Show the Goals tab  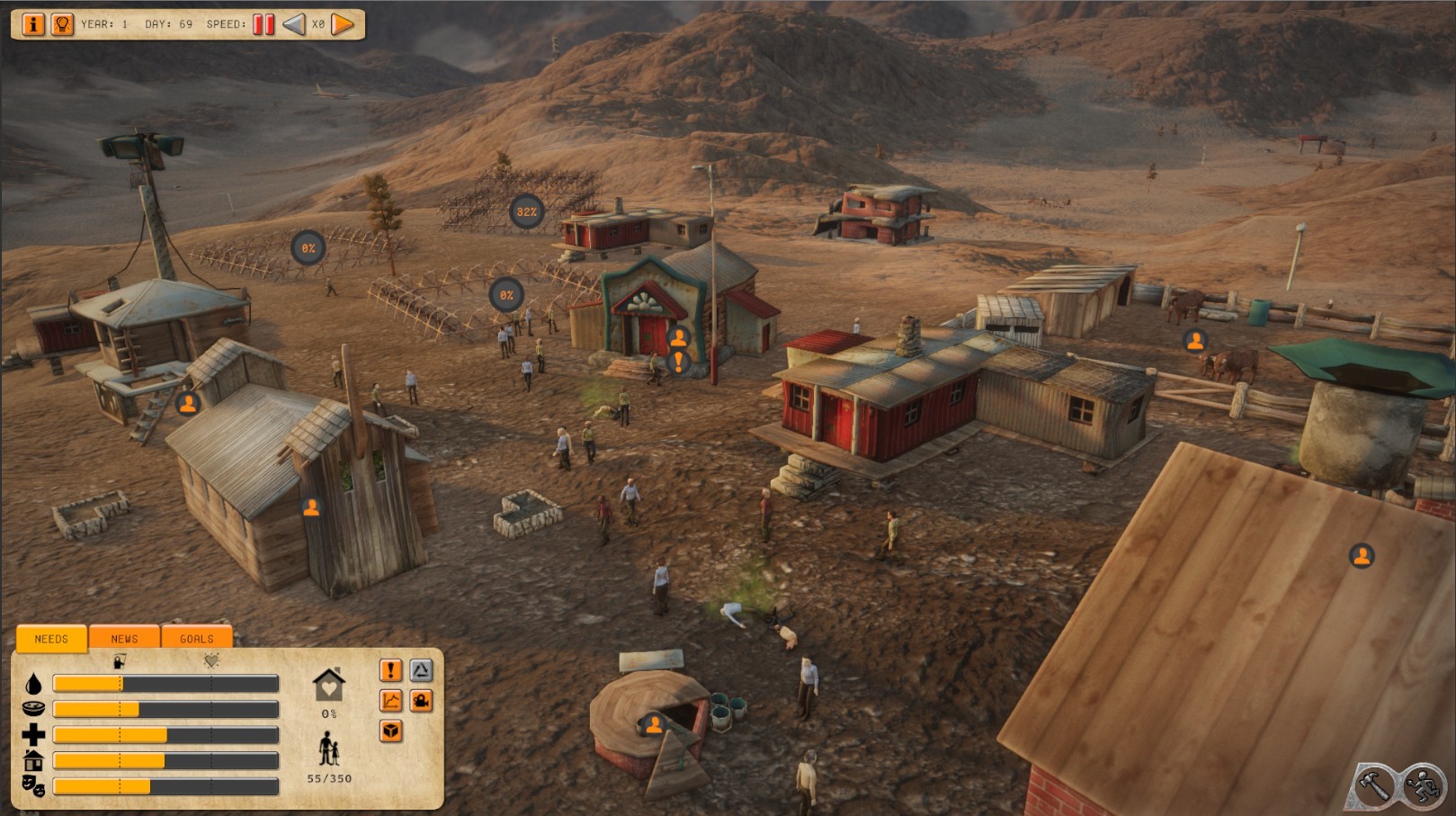(x=196, y=639)
